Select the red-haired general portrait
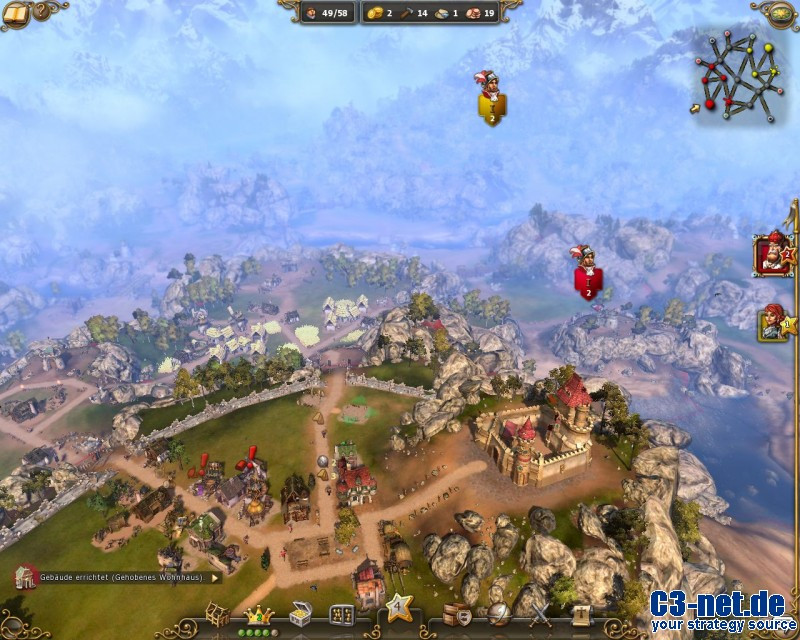The image size is (800, 640). 772,321
